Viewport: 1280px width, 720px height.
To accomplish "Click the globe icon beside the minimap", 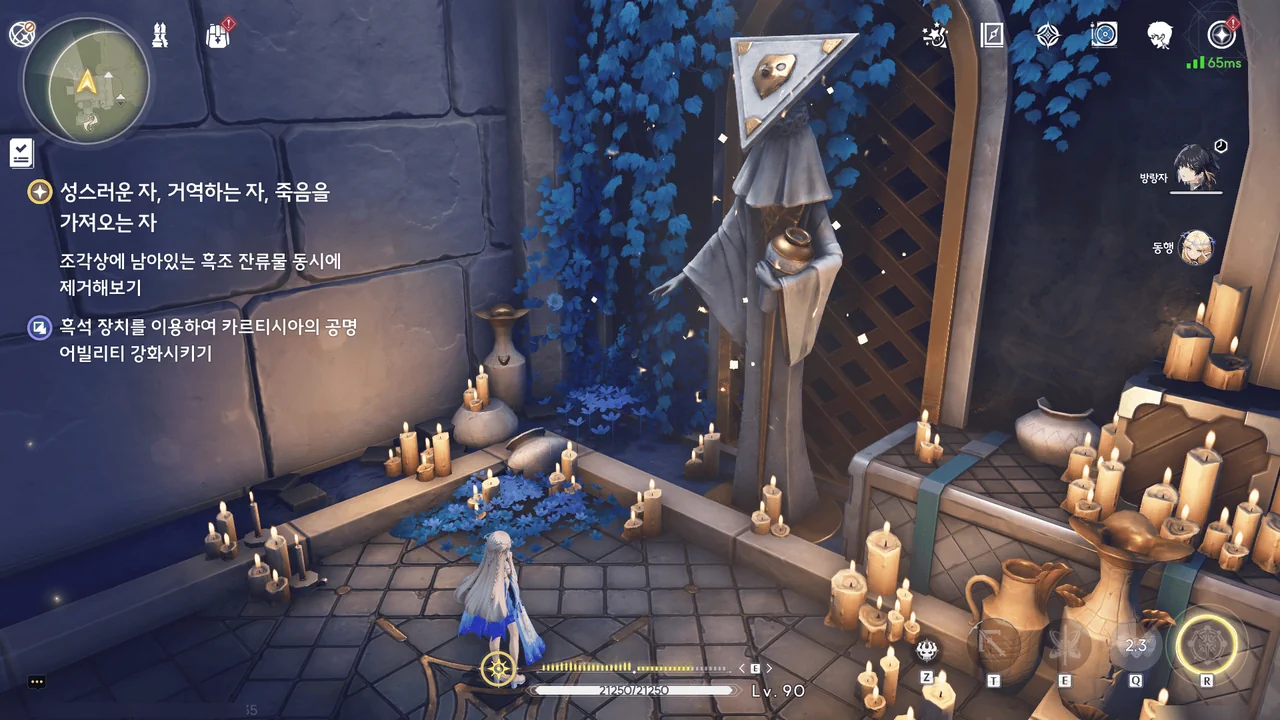I will (22, 34).
